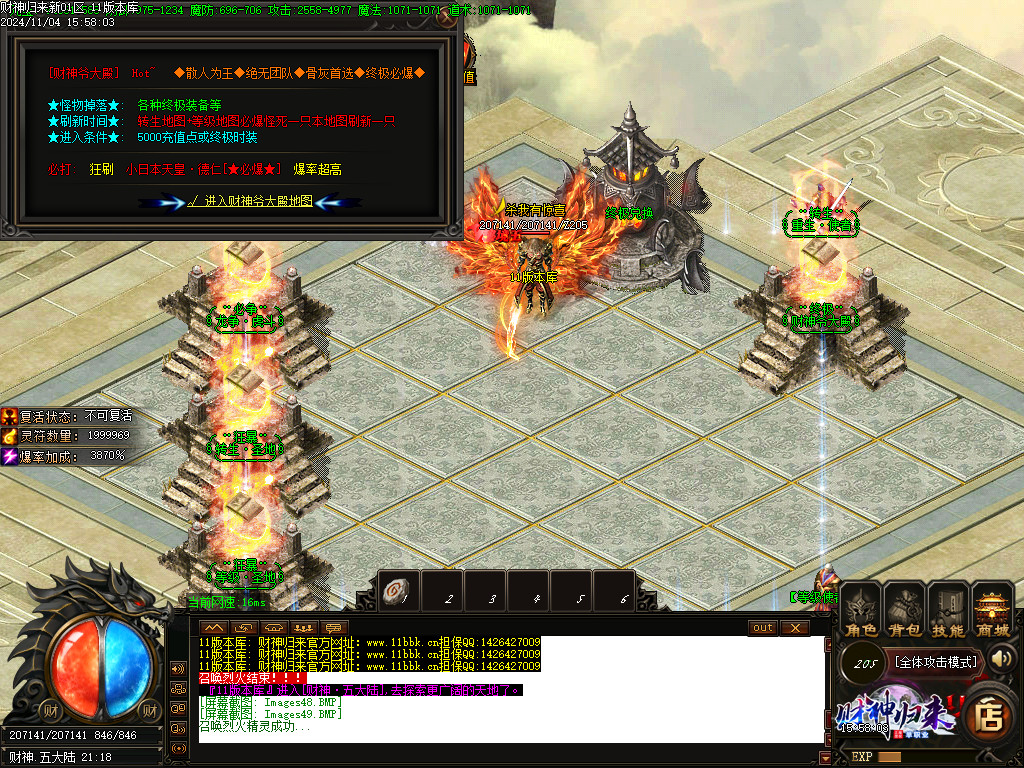Click the three-people group icon above chat

point(303,627)
